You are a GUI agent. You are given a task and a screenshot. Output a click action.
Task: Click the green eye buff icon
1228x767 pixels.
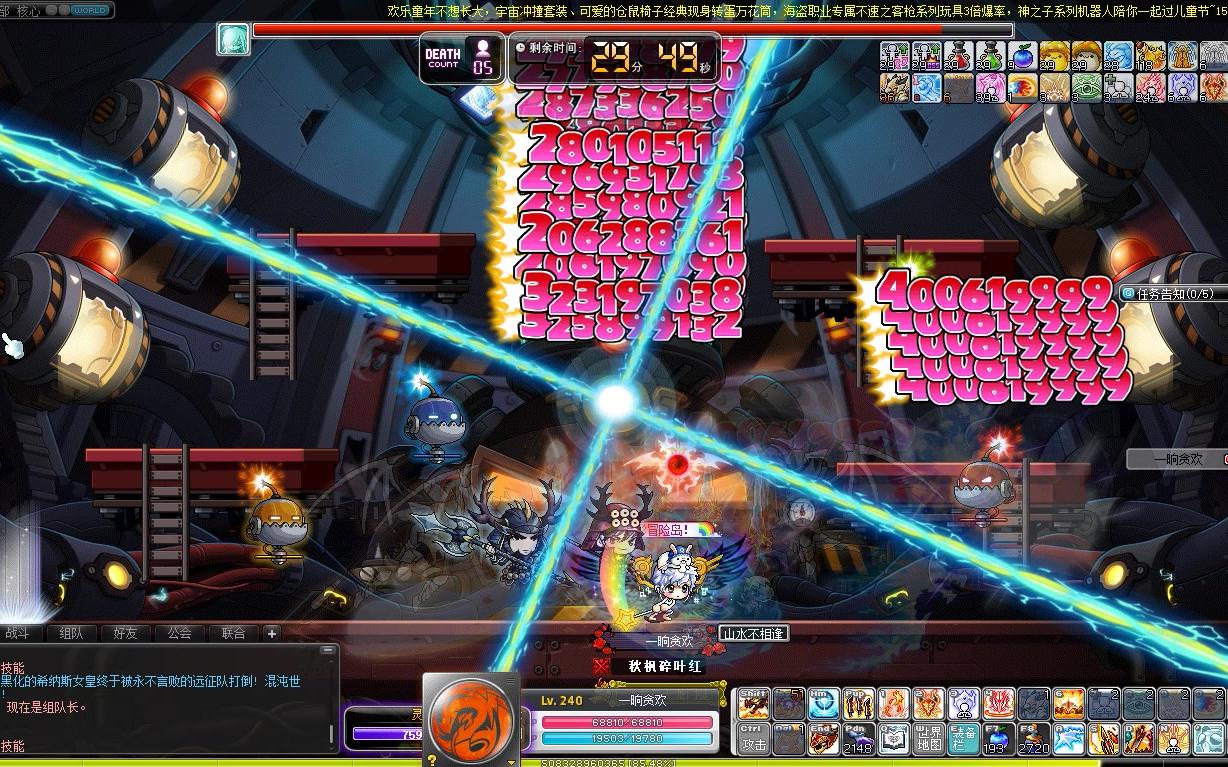point(1088,88)
